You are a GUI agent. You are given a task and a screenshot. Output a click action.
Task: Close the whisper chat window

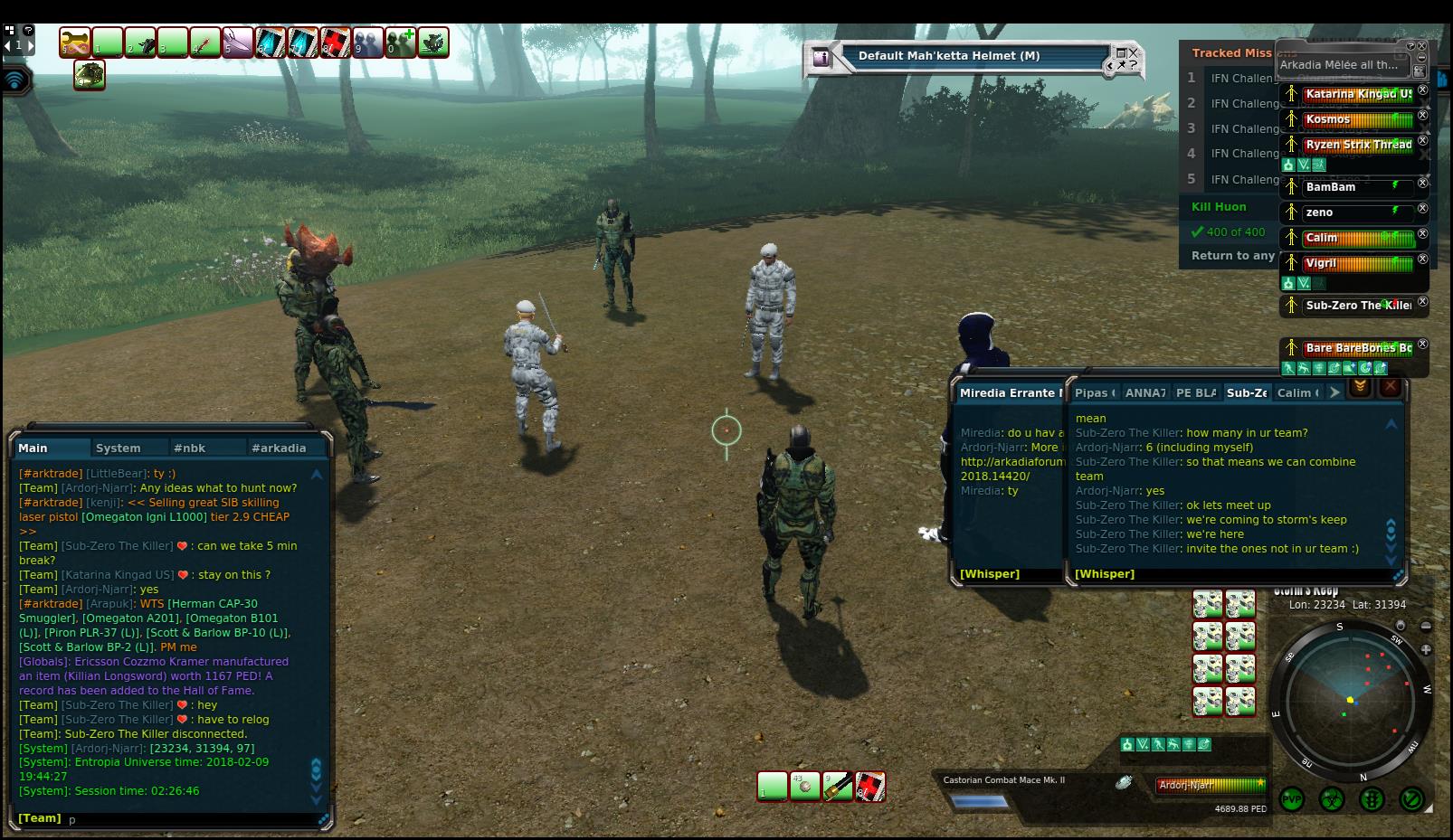(1391, 388)
